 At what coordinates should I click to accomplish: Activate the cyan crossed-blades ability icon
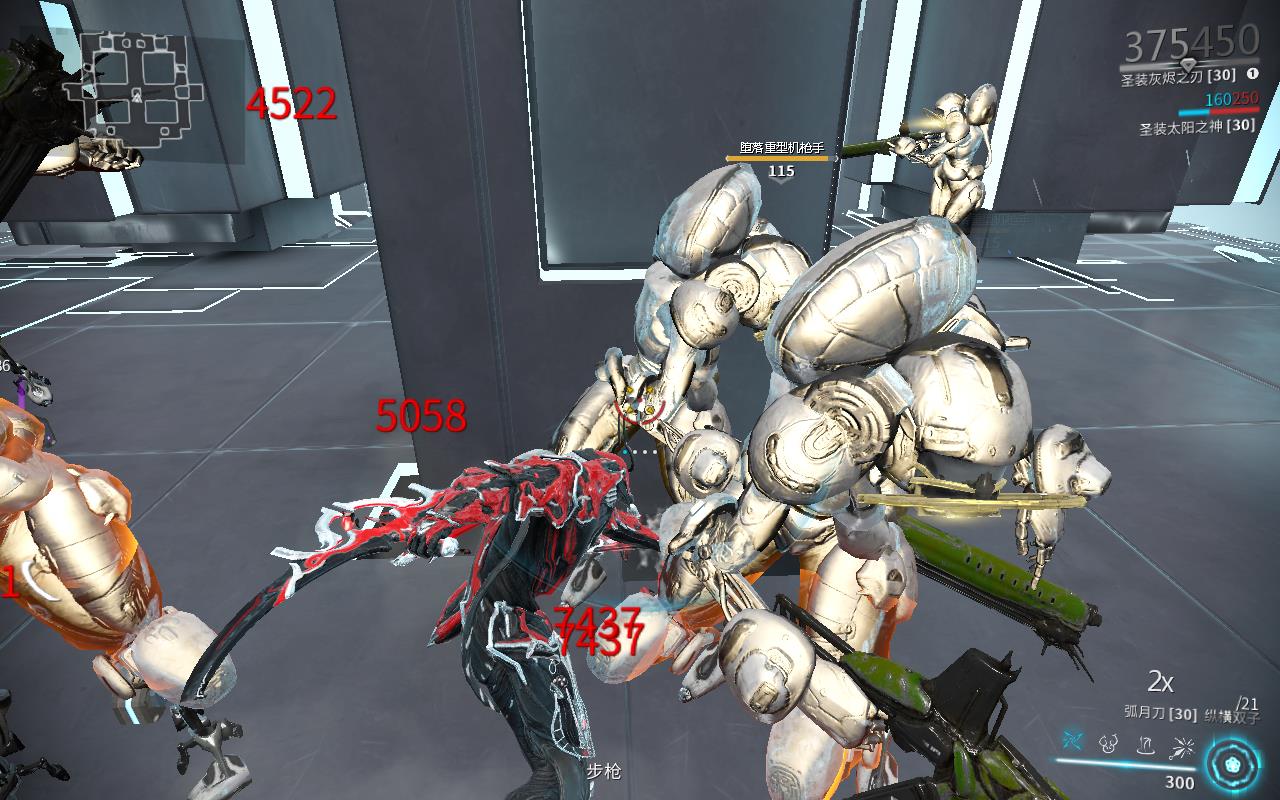point(1074,742)
